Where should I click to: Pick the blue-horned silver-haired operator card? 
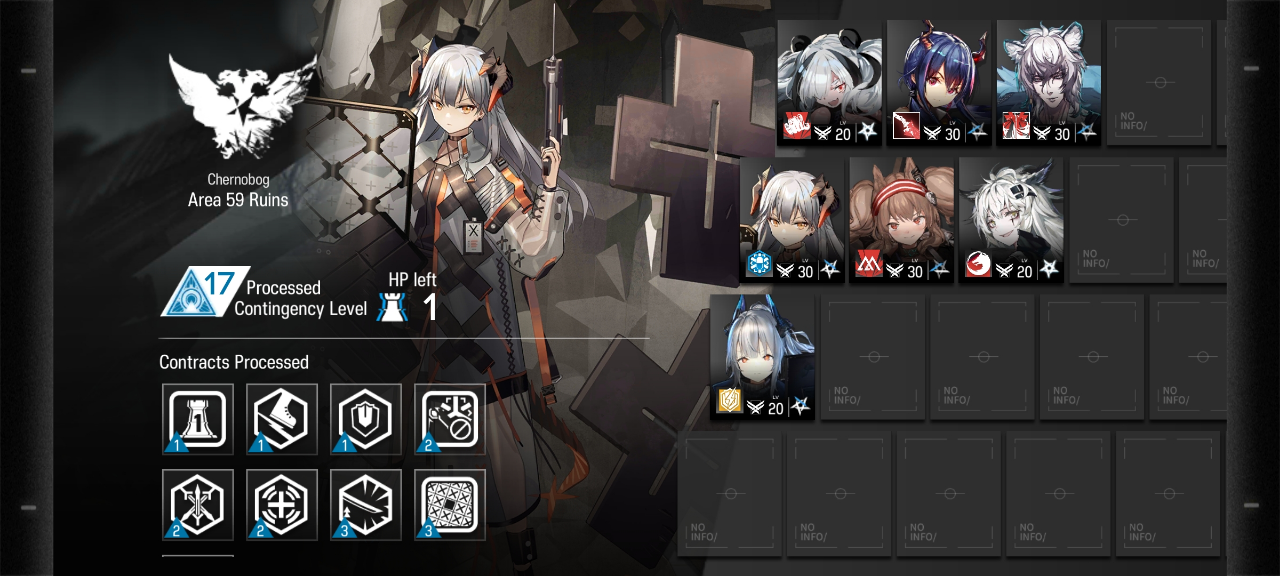tap(763, 356)
